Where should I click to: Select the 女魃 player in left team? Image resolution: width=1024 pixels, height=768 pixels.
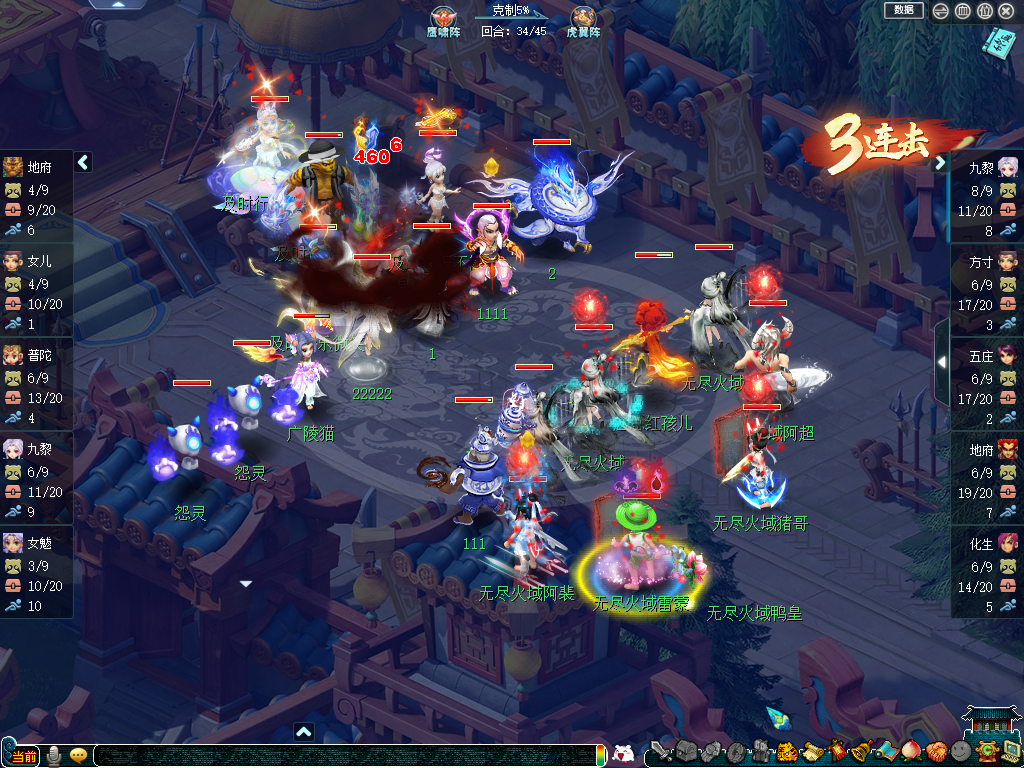click(36, 572)
